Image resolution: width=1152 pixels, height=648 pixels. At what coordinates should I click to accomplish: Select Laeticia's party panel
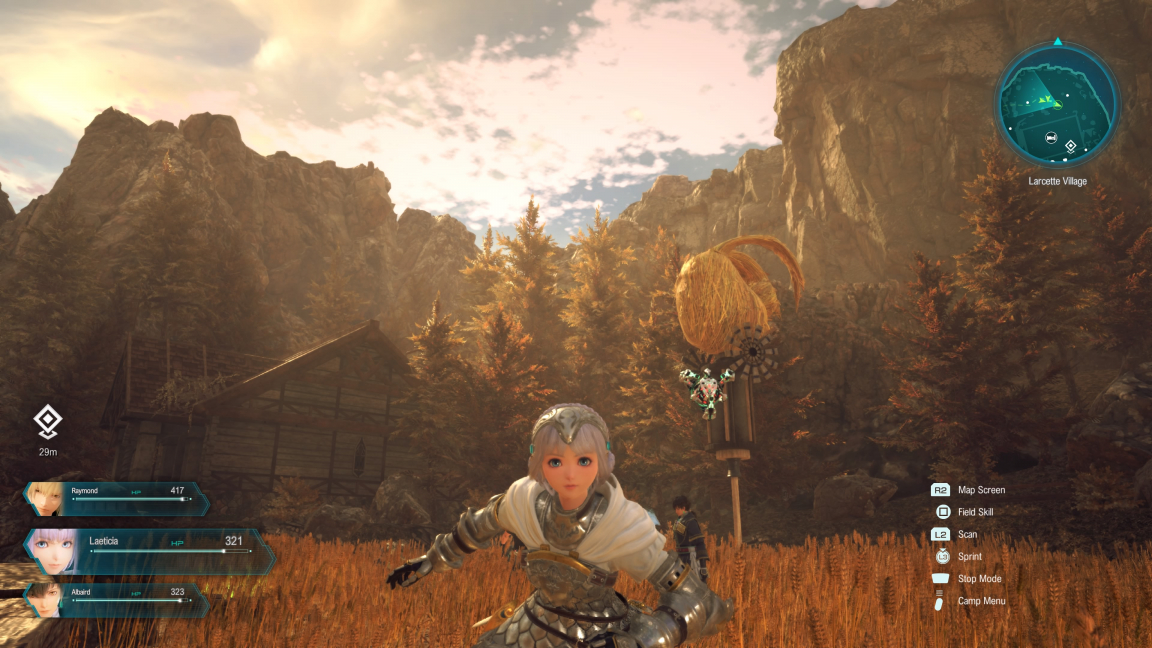point(150,549)
